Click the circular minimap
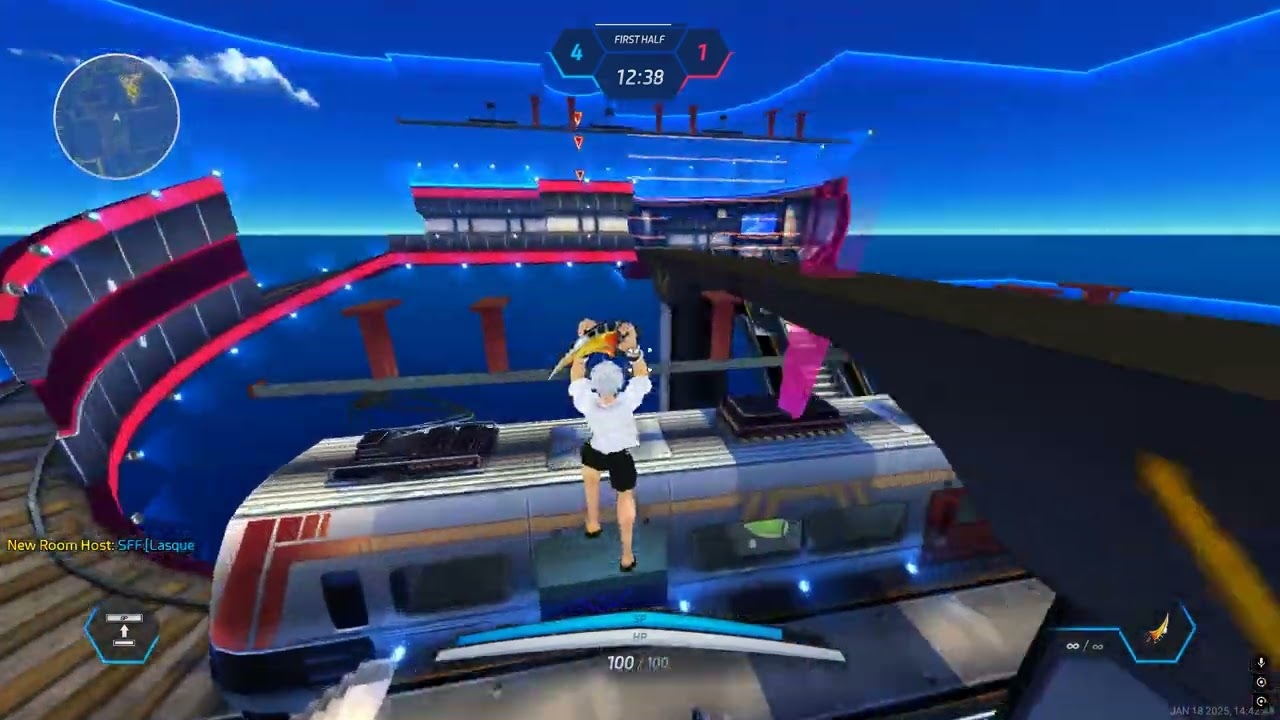The width and height of the screenshot is (1280, 720). (117, 116)
